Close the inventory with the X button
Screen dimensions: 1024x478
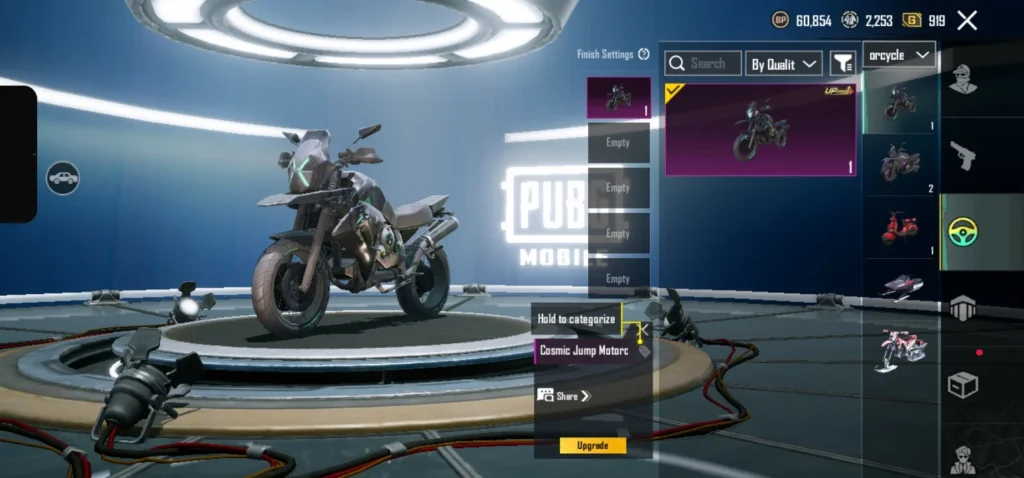click(x=967, y=20)
